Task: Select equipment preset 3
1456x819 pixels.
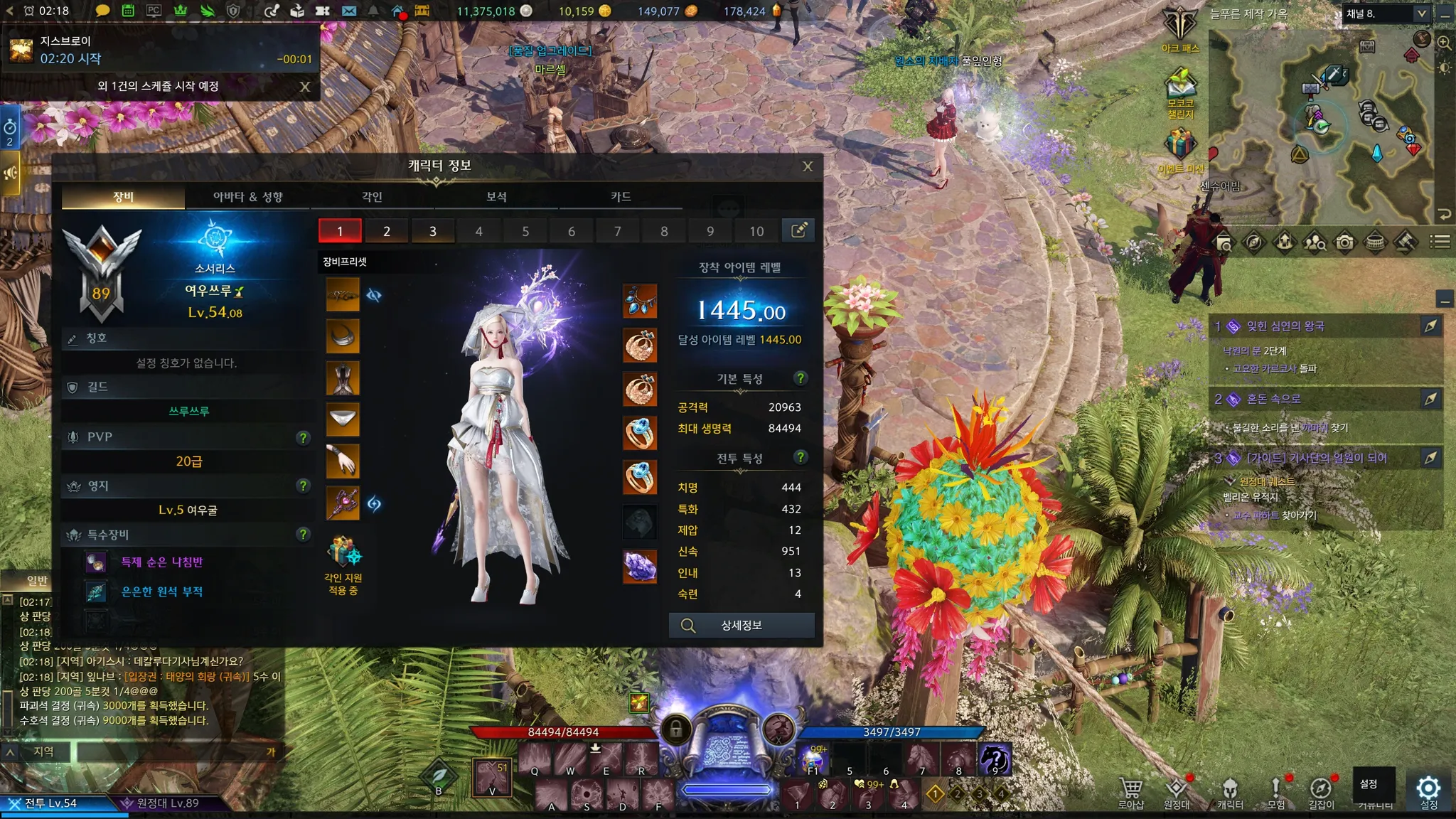Action: coord(432,231)
